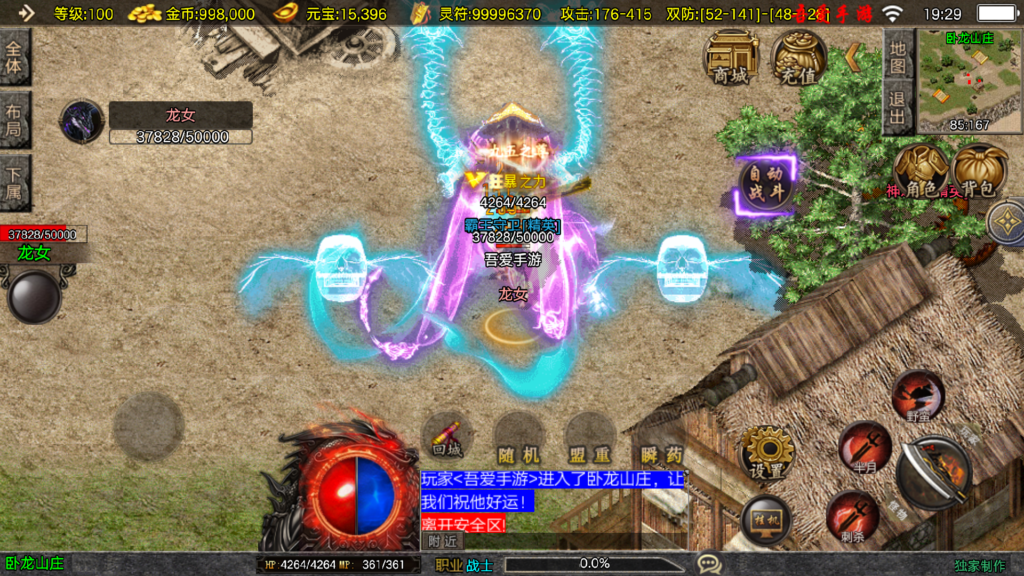Image resolution: width=1024 pixels, height=576 pixels.
Task: Open the 角色 character armor icon
Action: [x=921, y=170]
